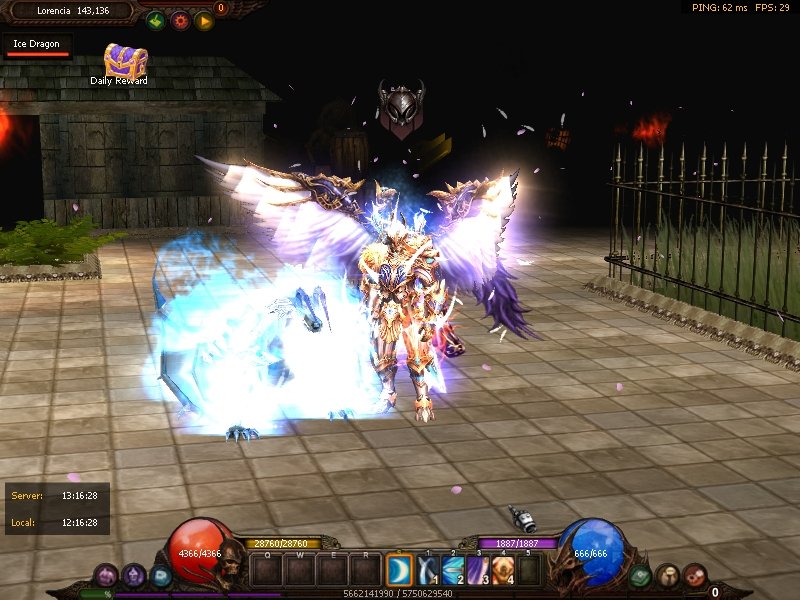Click the green round icon near mana orb
The width and height of the screenshot is (800, 600).
(640, 575)
